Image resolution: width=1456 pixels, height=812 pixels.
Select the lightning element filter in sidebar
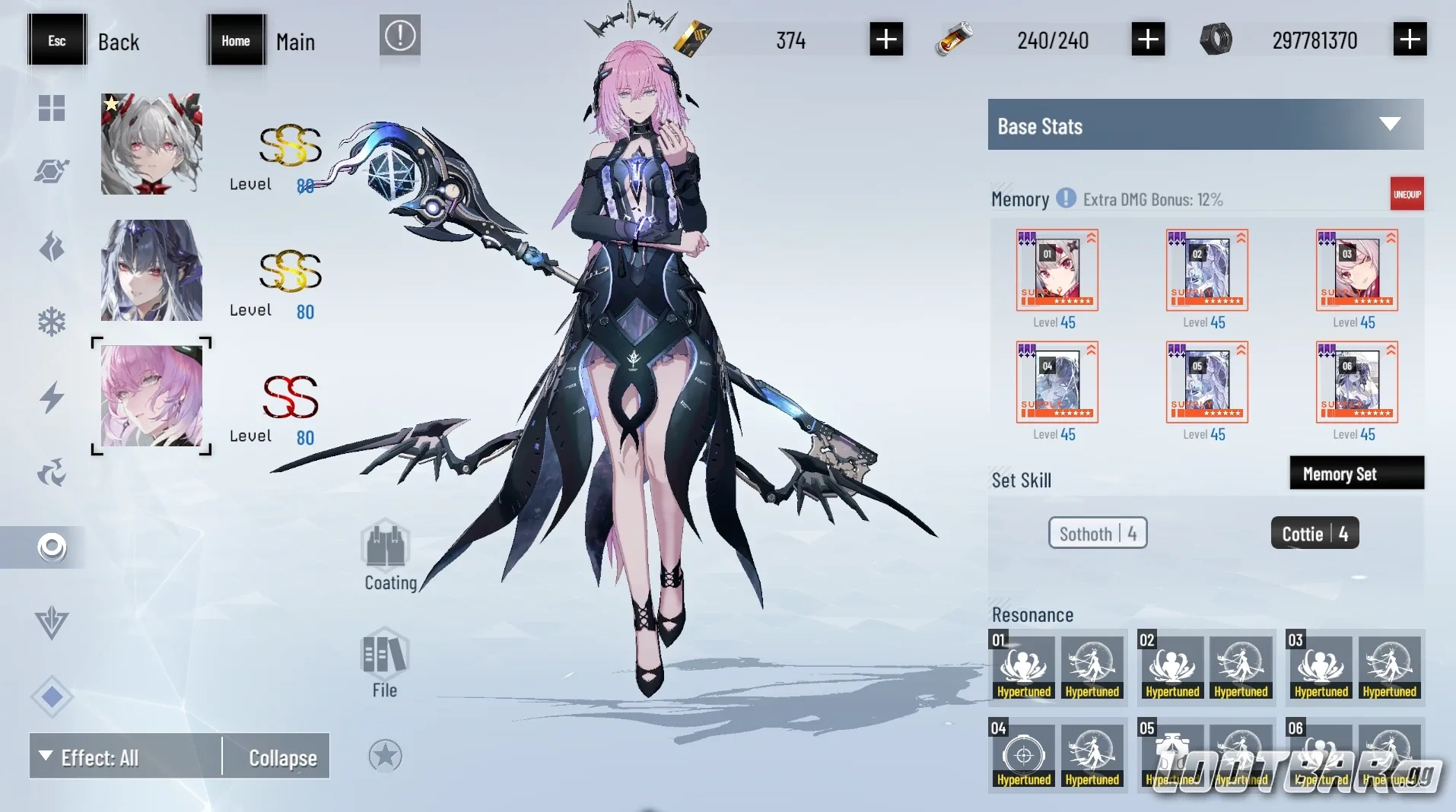click(x=50, y=398)
